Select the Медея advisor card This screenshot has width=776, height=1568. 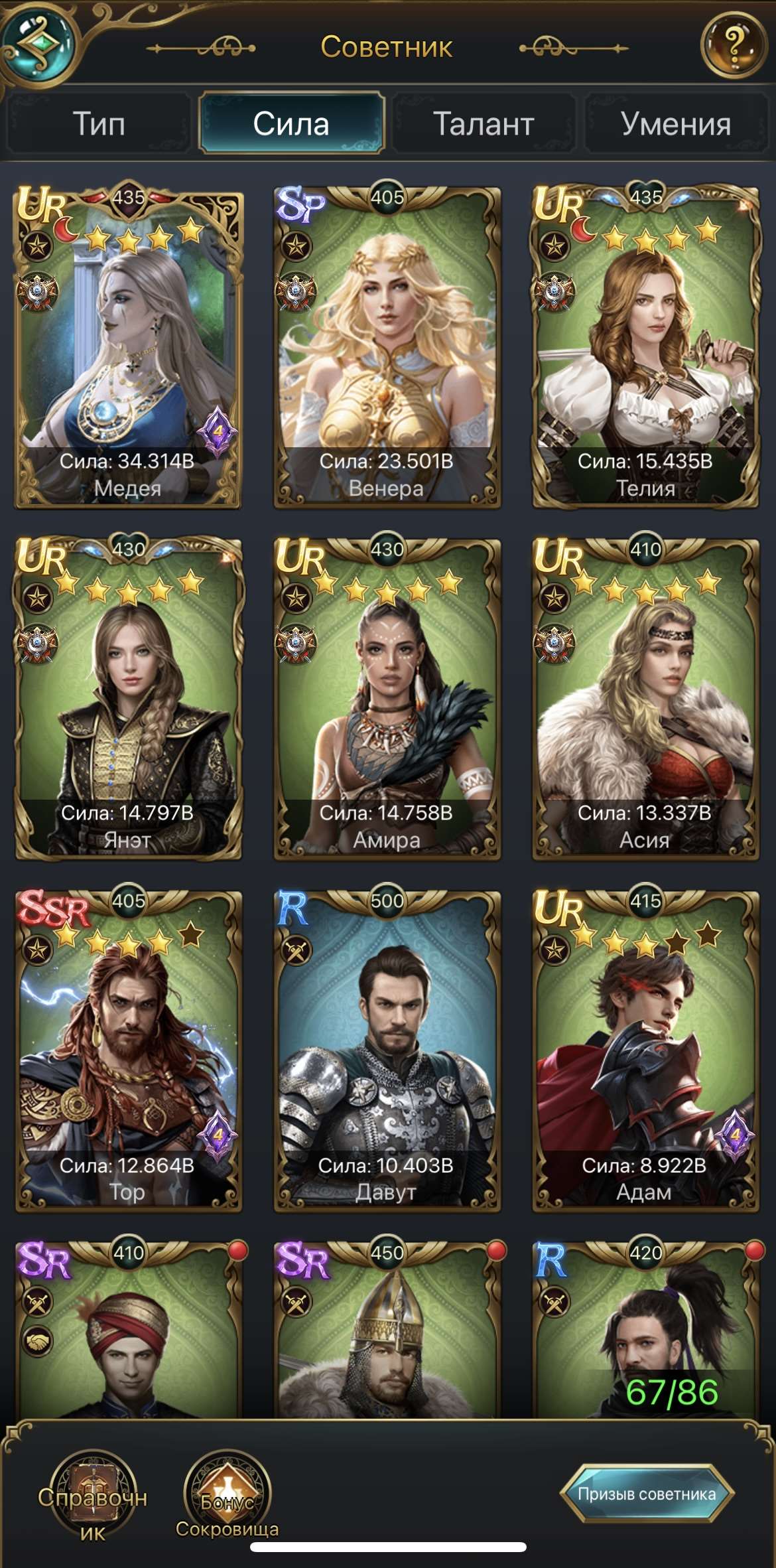pos(128,348)
